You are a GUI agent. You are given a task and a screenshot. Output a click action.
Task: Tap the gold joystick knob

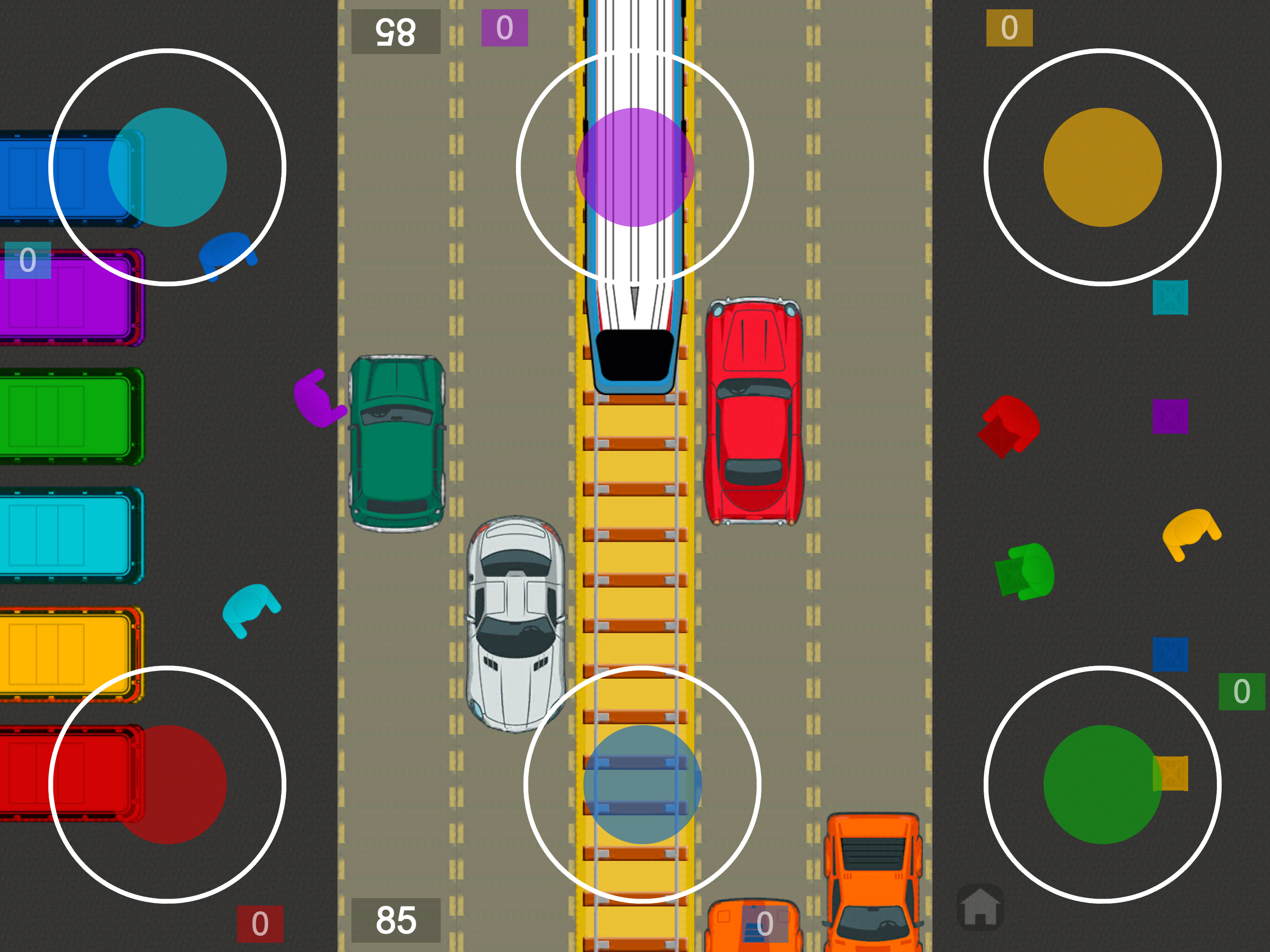1102,167
